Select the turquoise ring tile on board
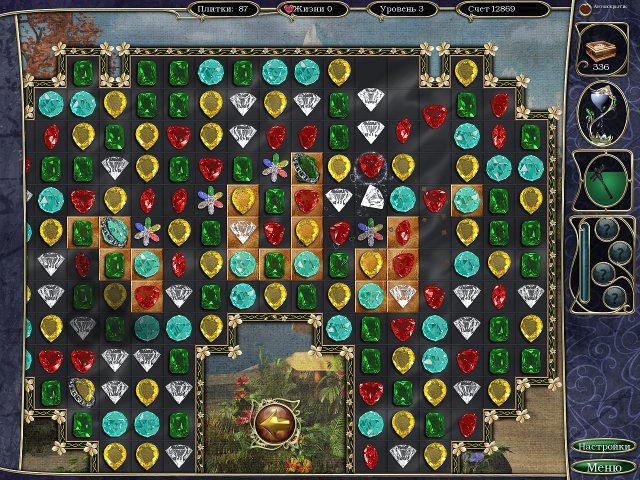The image size is (640, 480). click(114, 233)
